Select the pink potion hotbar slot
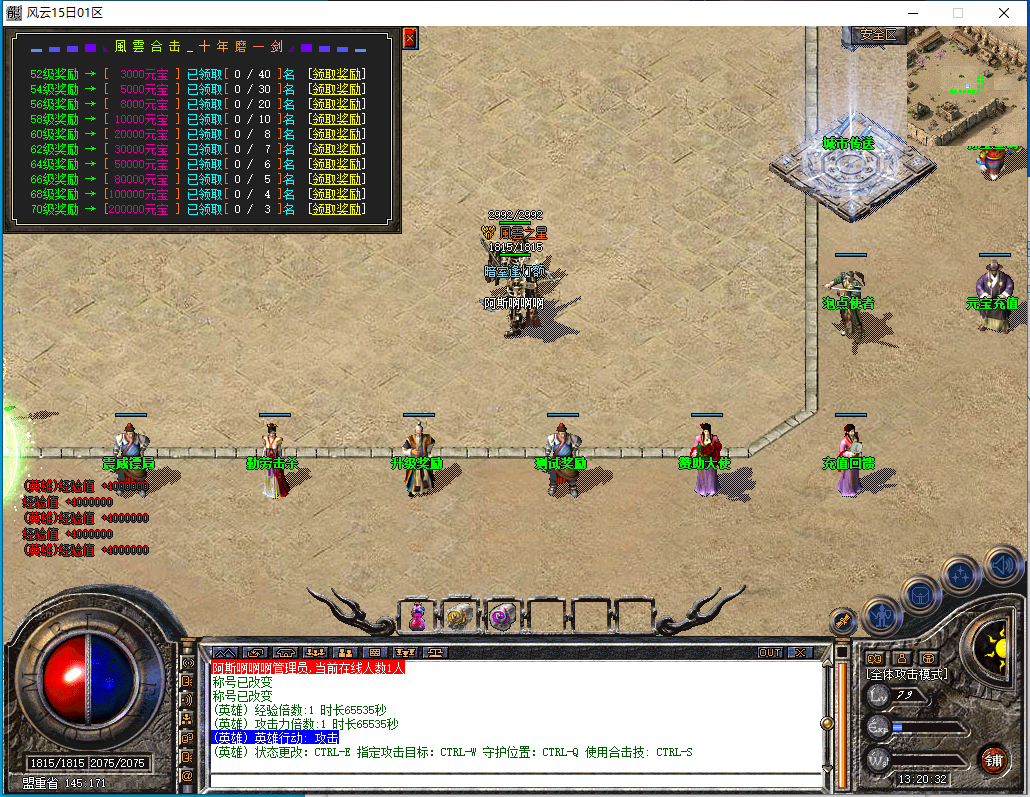Screen dimensions: 1030x797 [418, 616]
